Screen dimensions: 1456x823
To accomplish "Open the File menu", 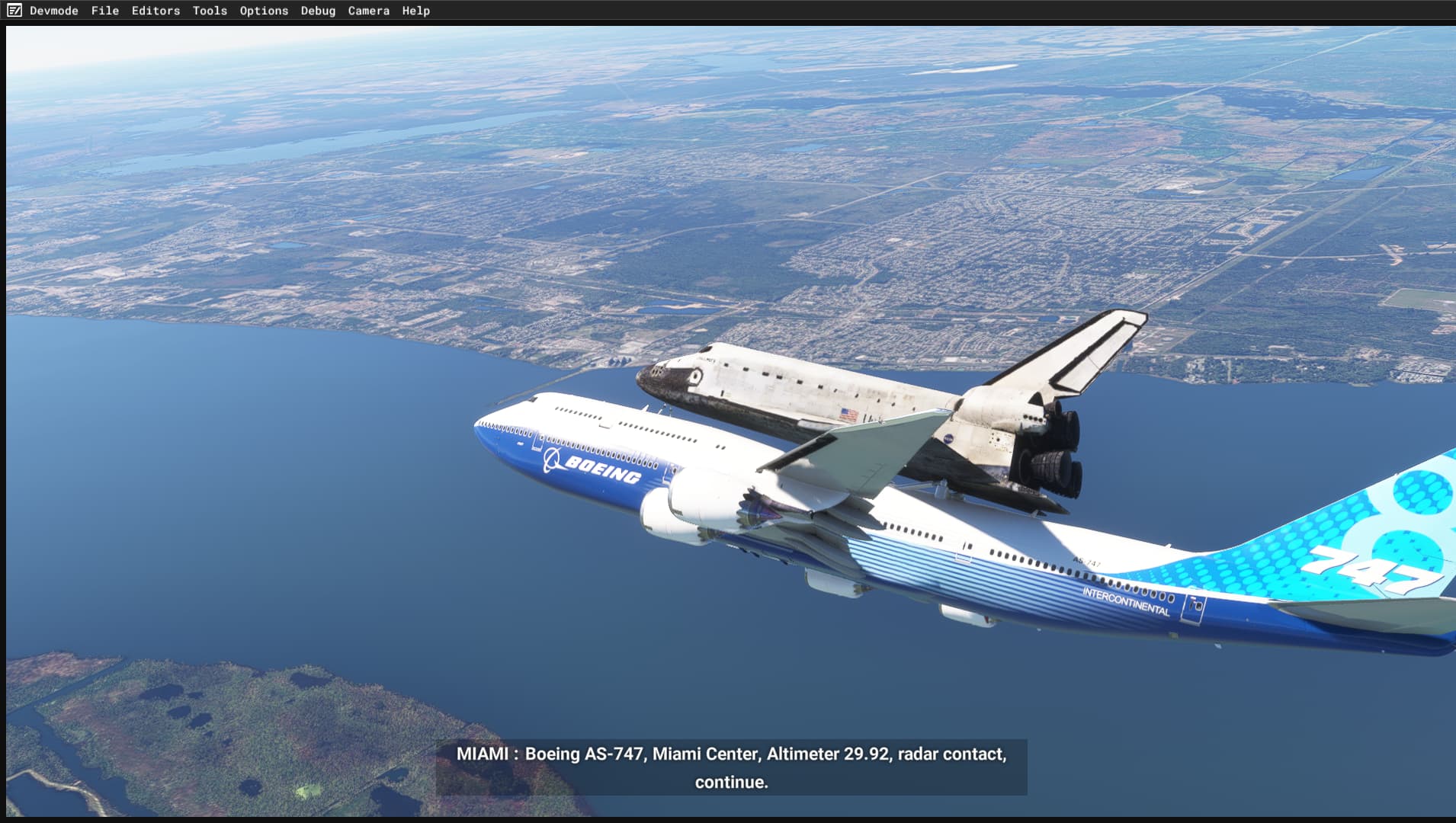I will (105, 11).
